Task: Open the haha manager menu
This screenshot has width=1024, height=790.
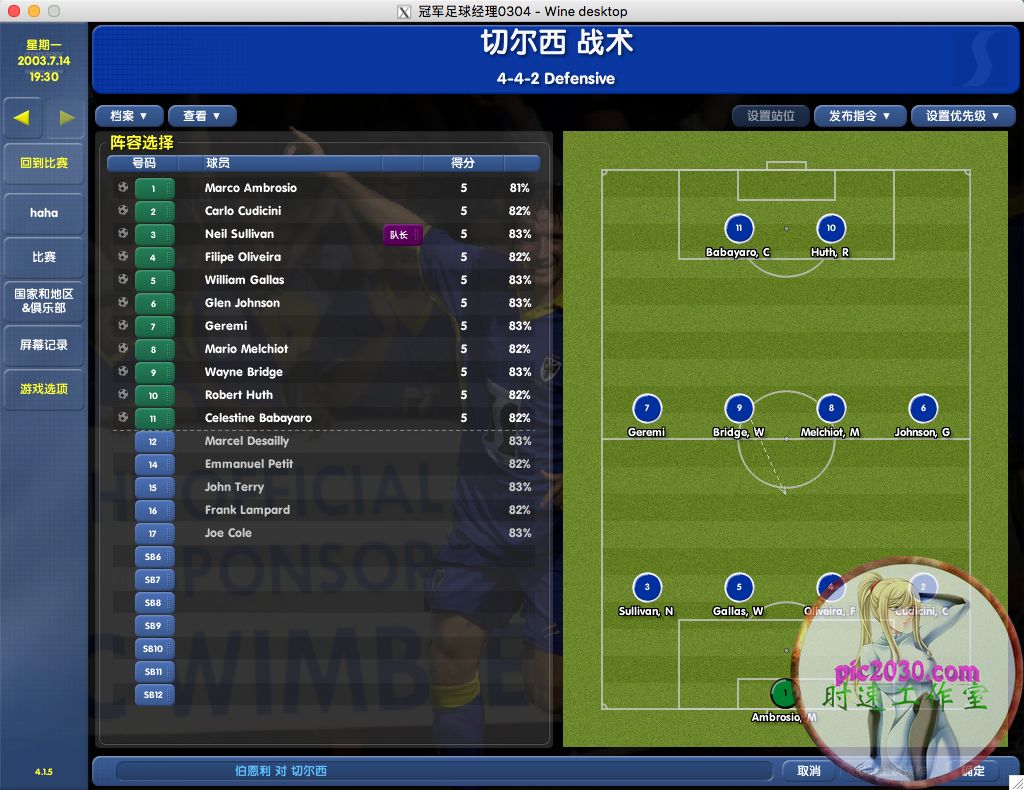Action: (x=44, y=213)
